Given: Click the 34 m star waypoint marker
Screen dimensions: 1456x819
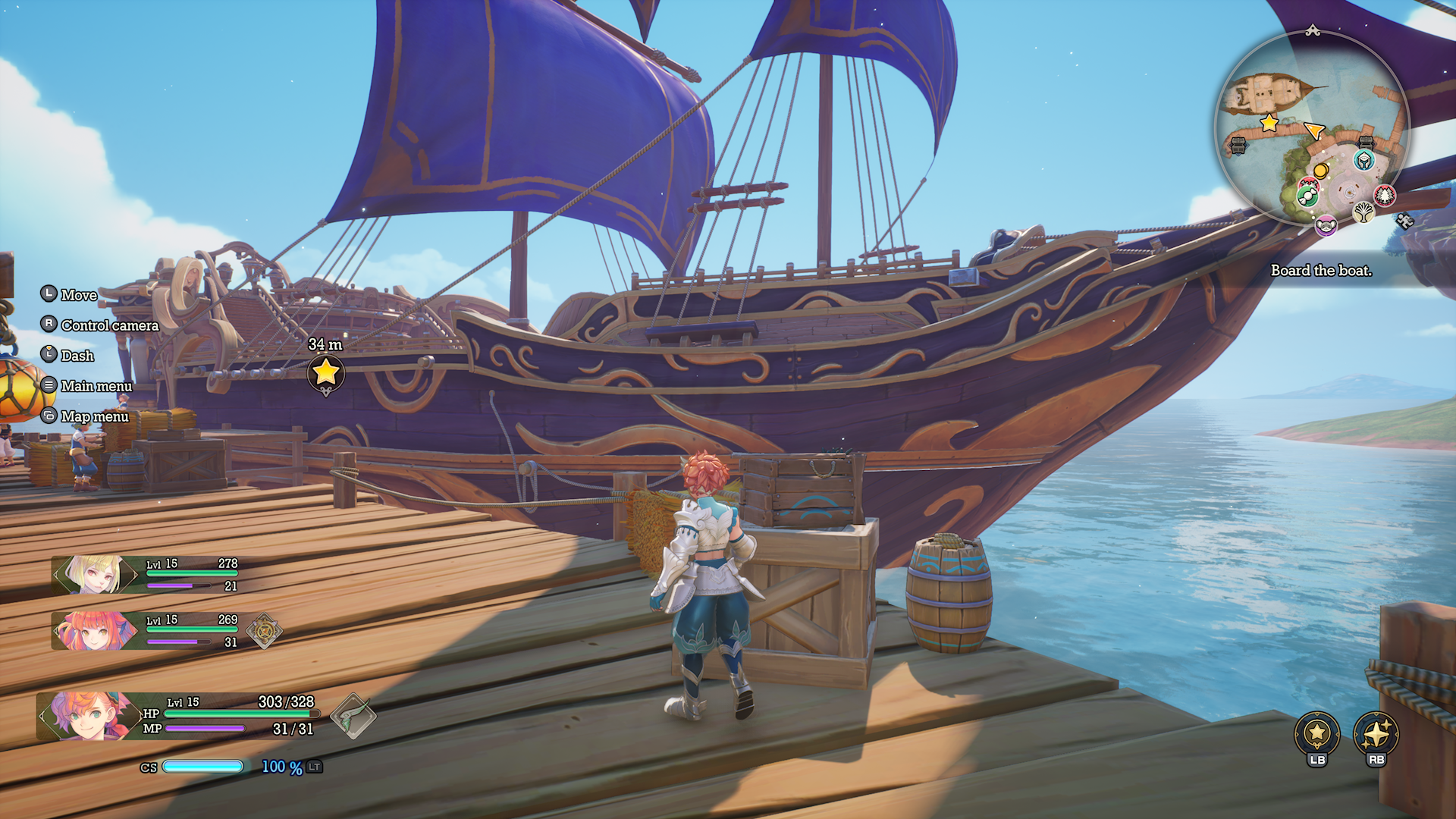Looking at the screenshot, I should pyautogui.click(x=325, y=372).
